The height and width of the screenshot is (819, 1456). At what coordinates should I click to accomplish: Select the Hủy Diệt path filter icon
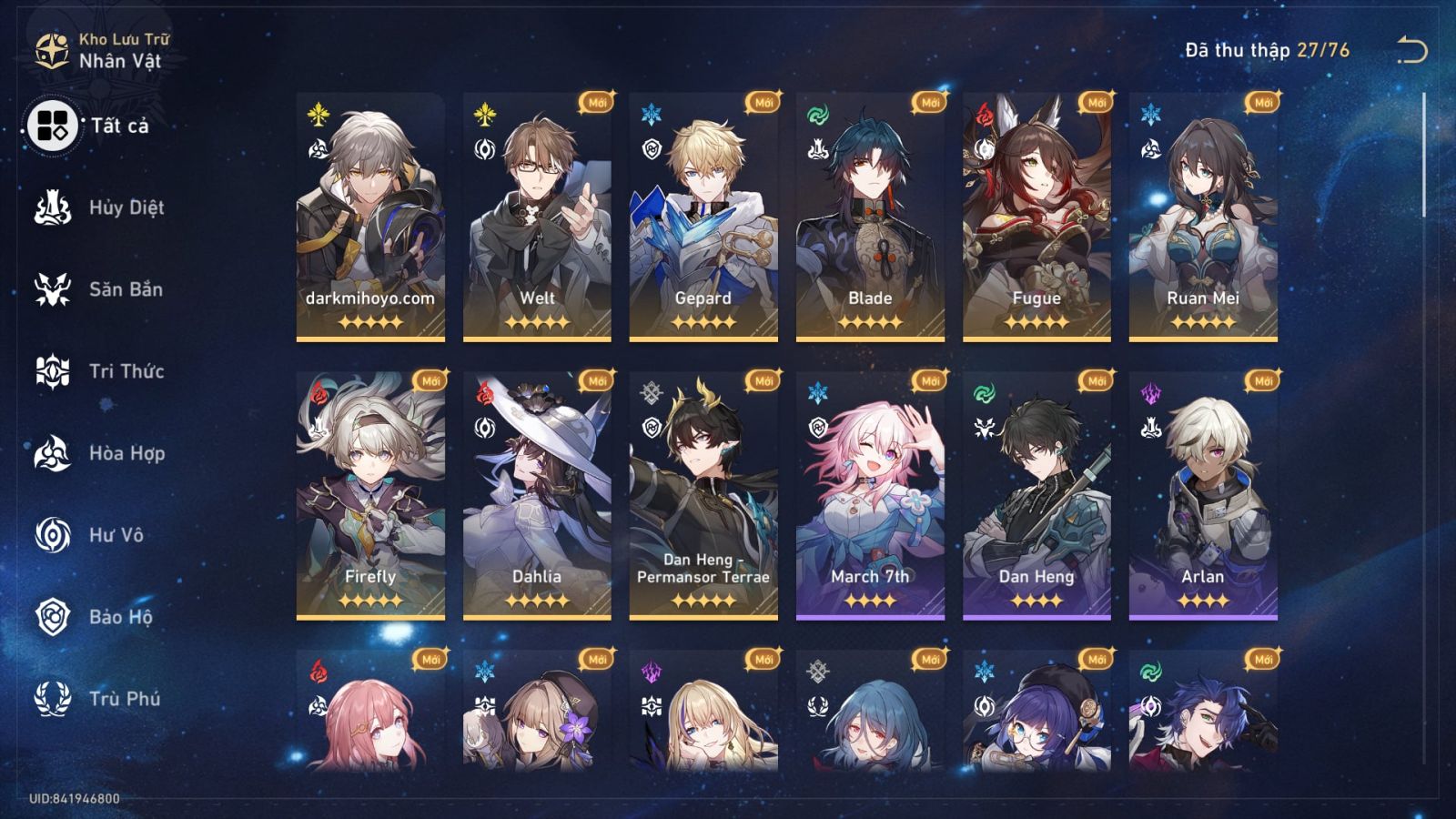(x=55, y=207)
